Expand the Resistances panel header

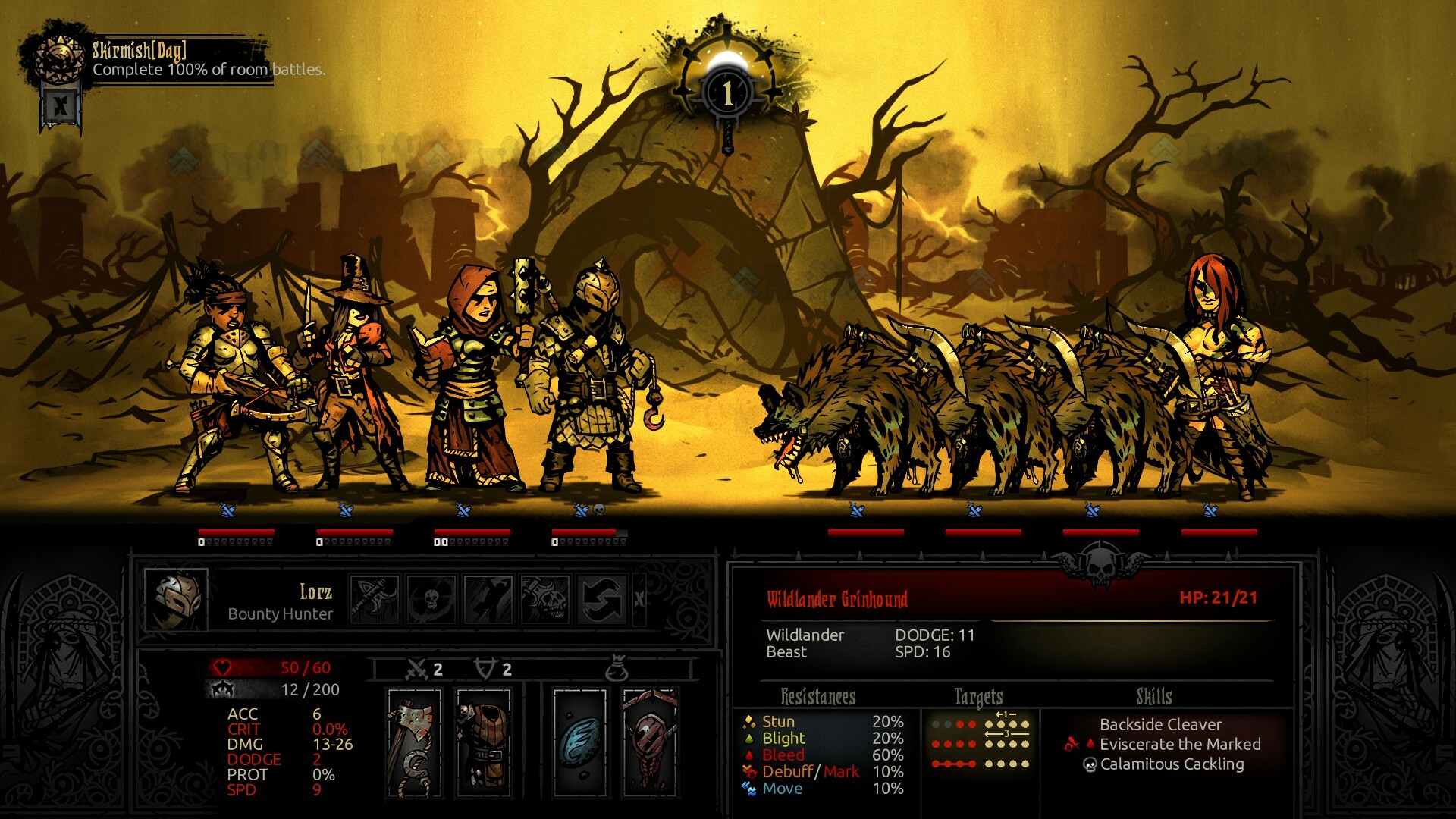(x=817, y=695)
